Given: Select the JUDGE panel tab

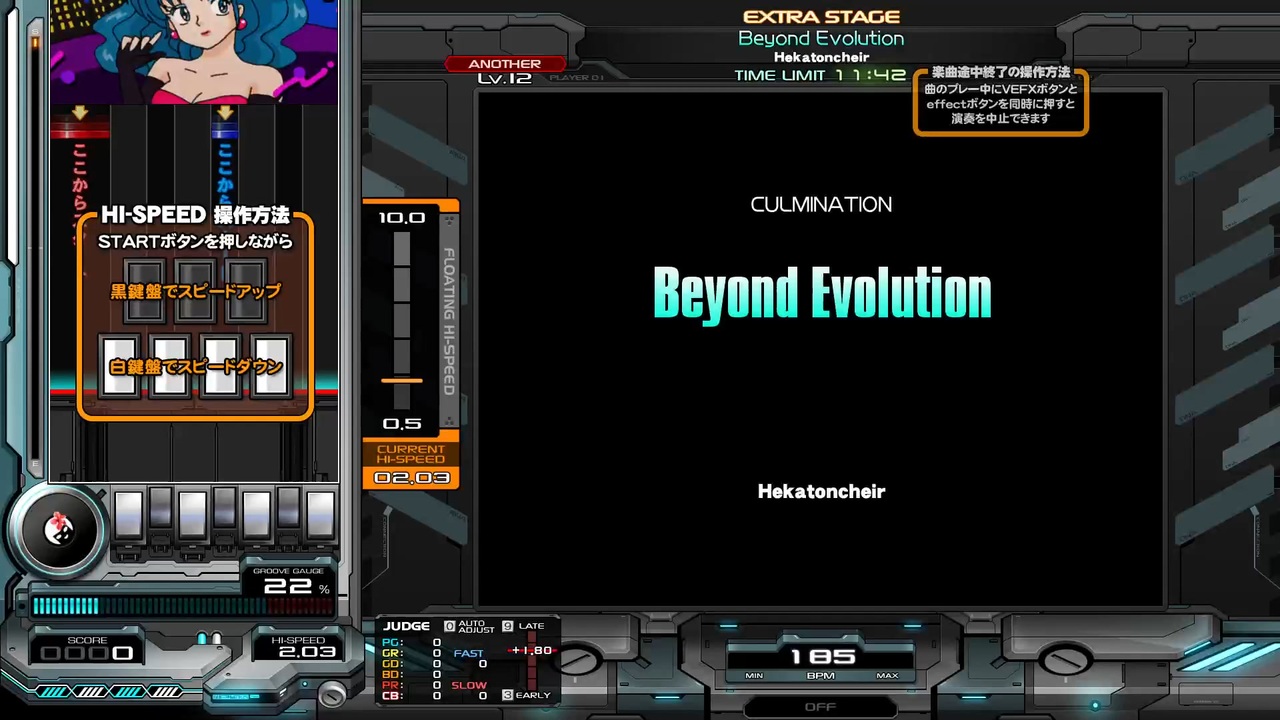Looking at the screenshot, I should 406,625.
